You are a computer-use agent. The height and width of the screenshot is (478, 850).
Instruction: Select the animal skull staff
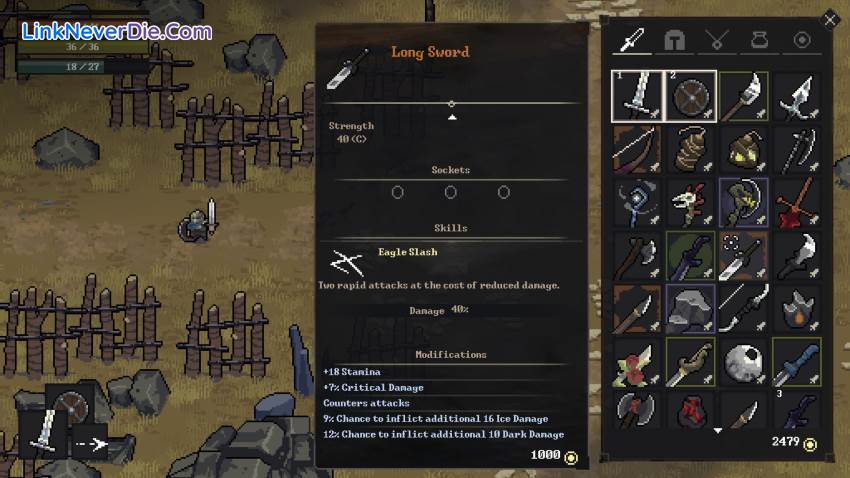690,202
